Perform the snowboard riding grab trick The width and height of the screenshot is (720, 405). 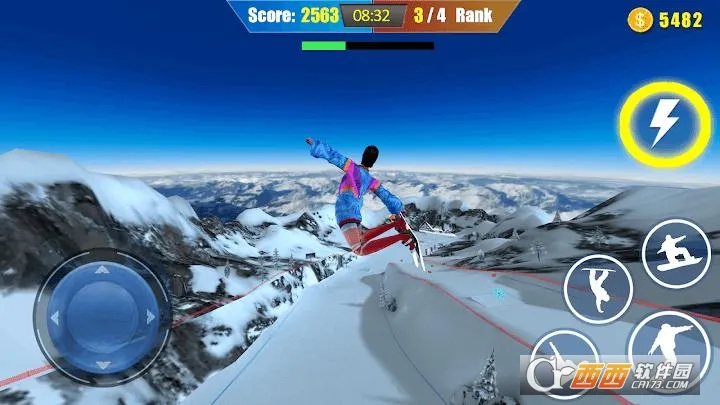click(x=676, y=255)
